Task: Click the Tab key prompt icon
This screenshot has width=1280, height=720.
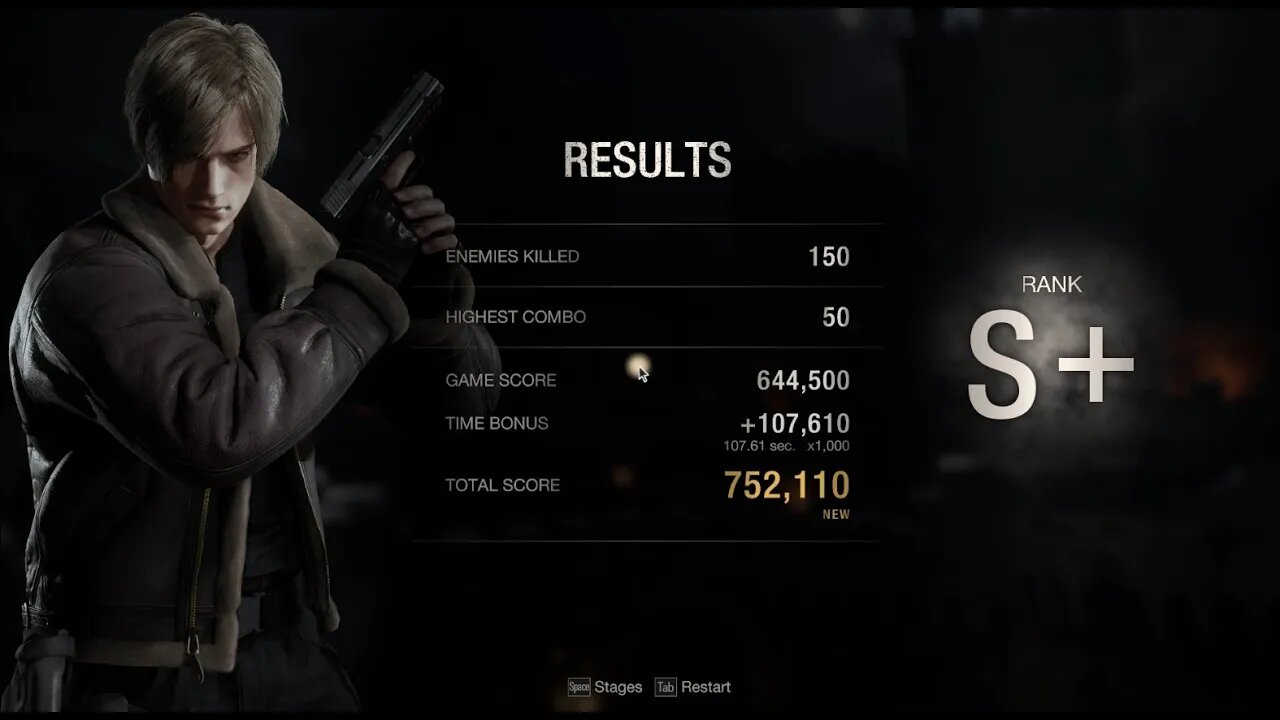Action: point(666,687)
